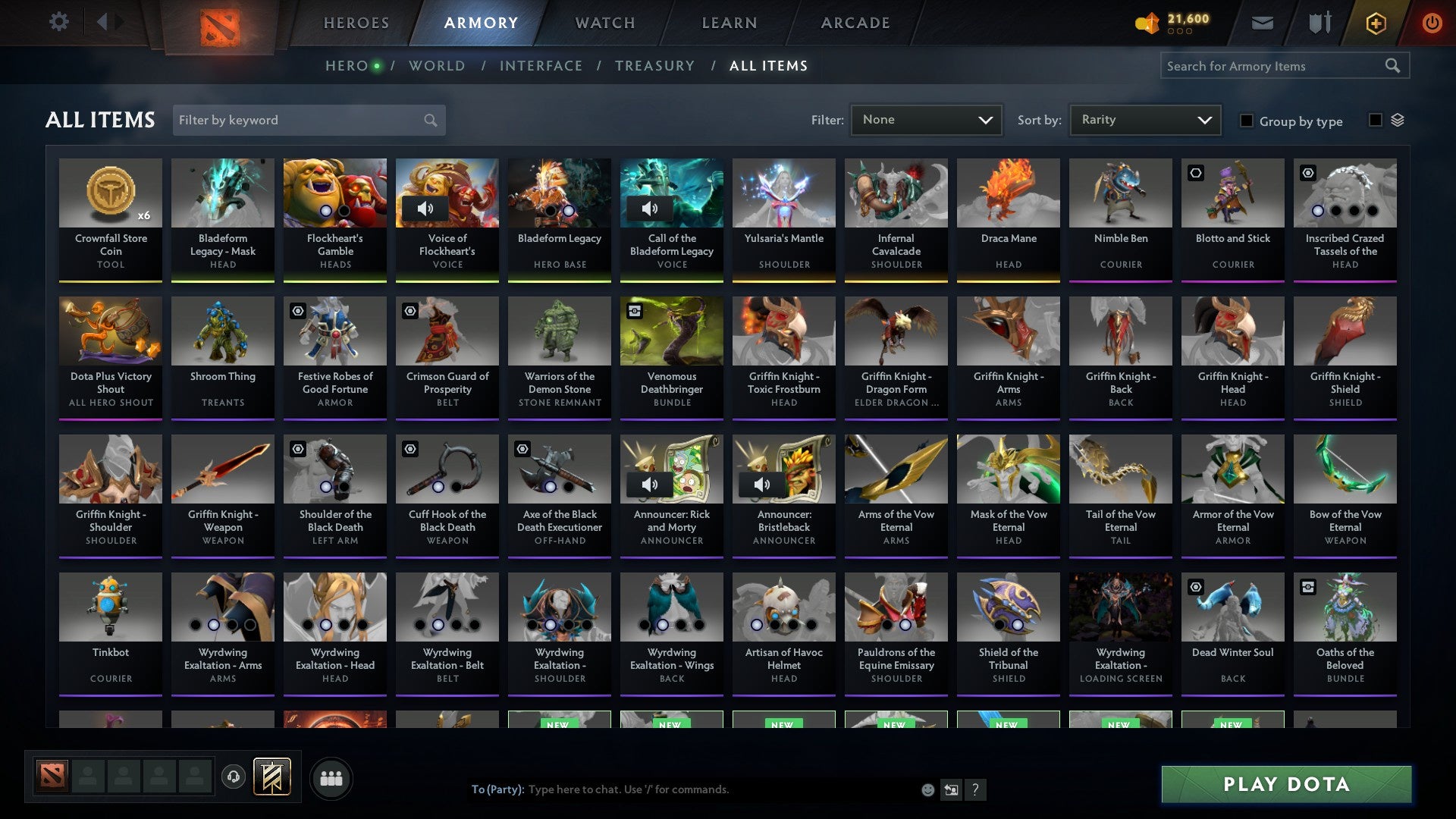Expand the guild banner emblem above chat

click(273, 777)
